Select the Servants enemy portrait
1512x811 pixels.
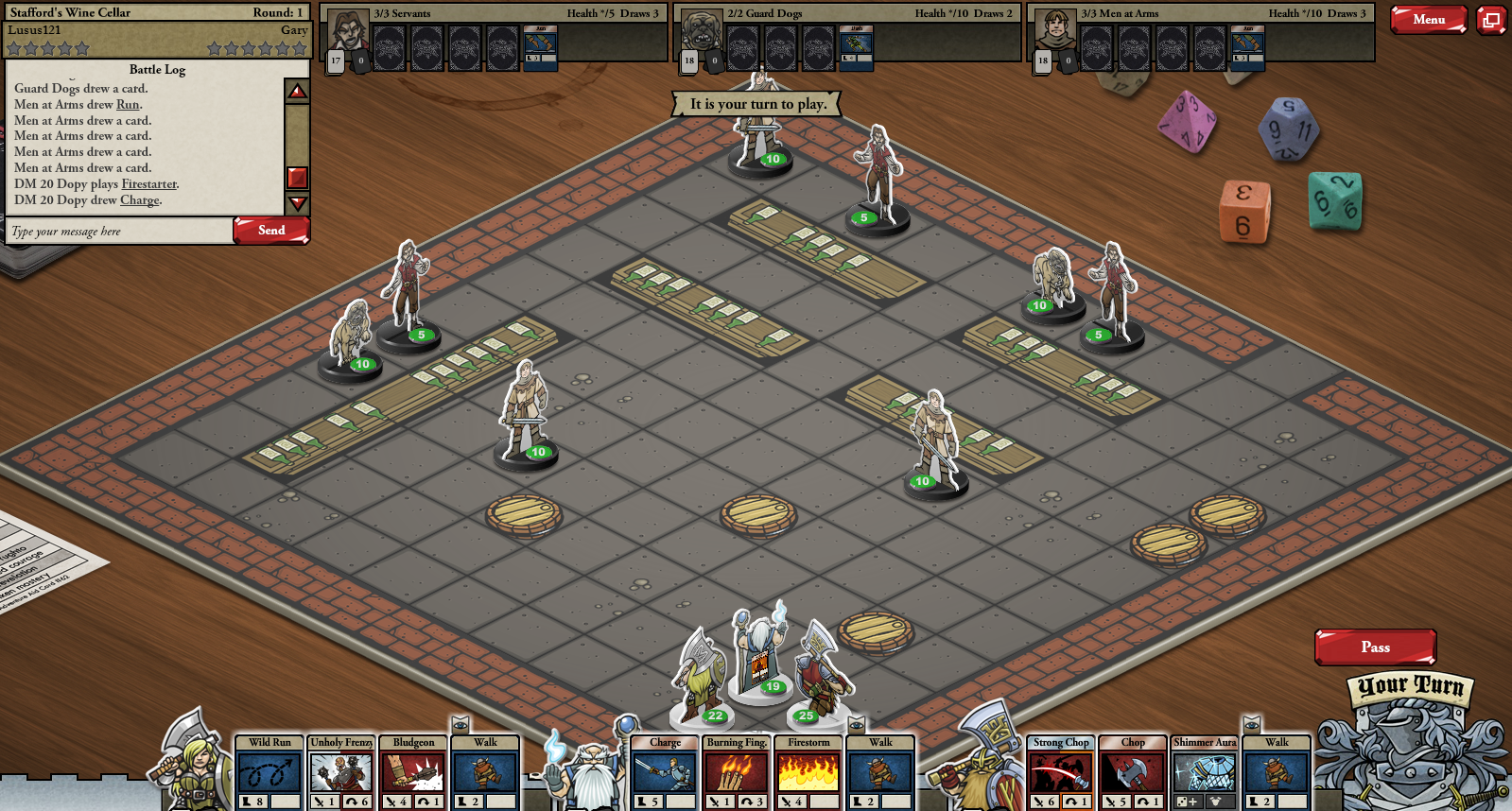coord(348,31)
